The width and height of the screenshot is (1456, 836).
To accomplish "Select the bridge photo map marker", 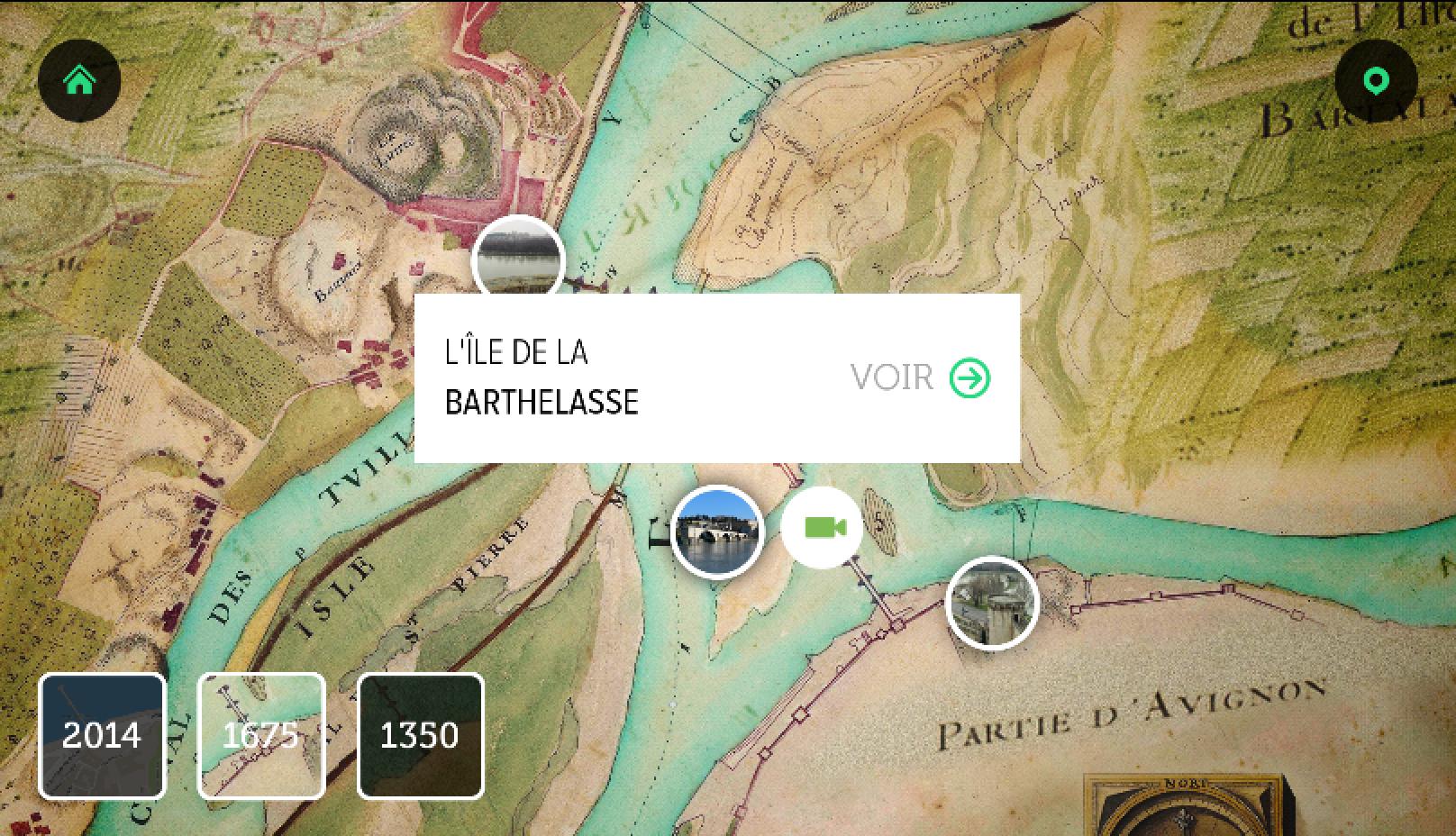I will point(718,532).
